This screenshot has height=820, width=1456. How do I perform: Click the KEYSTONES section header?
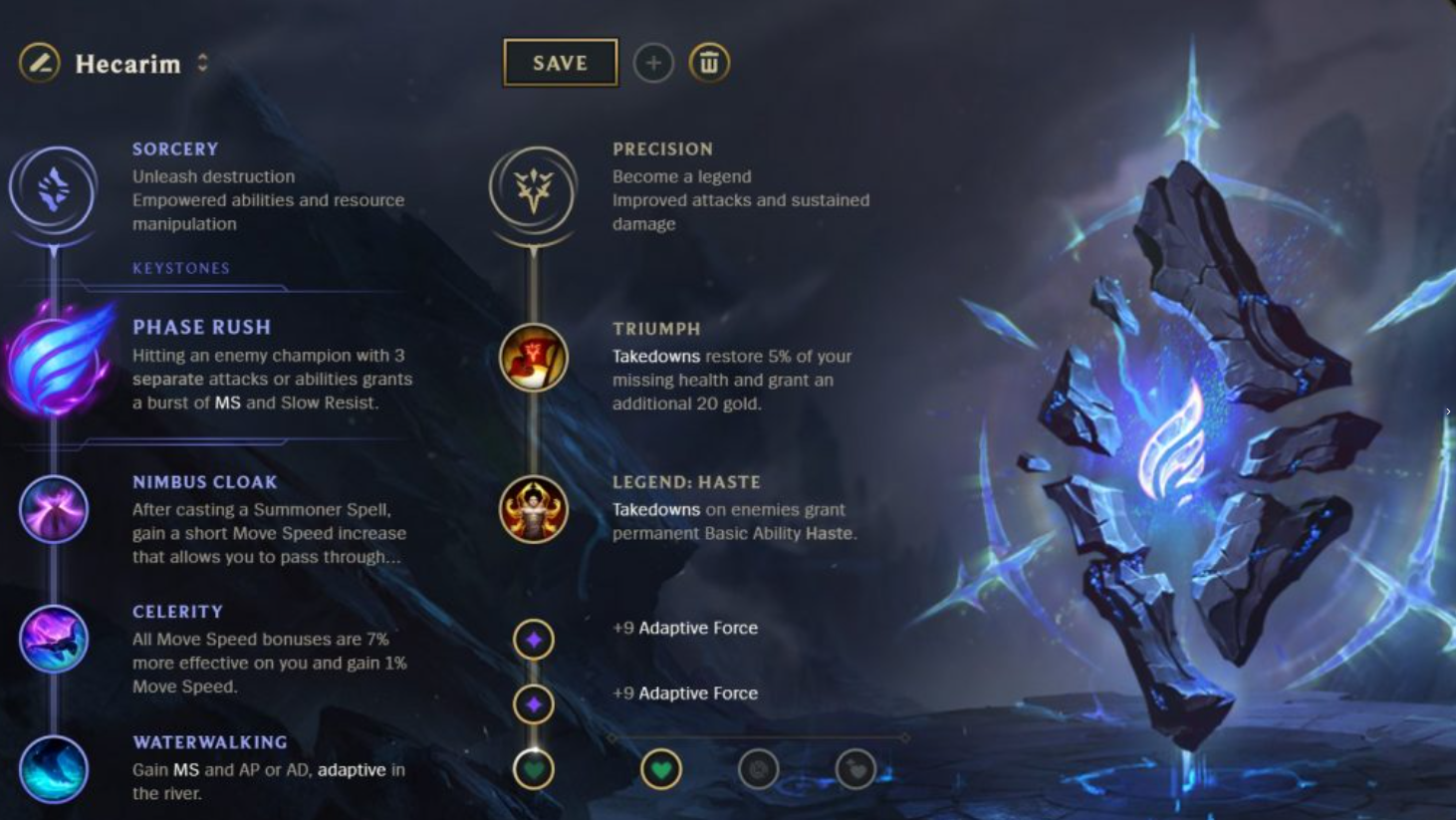tap(180, 267)
